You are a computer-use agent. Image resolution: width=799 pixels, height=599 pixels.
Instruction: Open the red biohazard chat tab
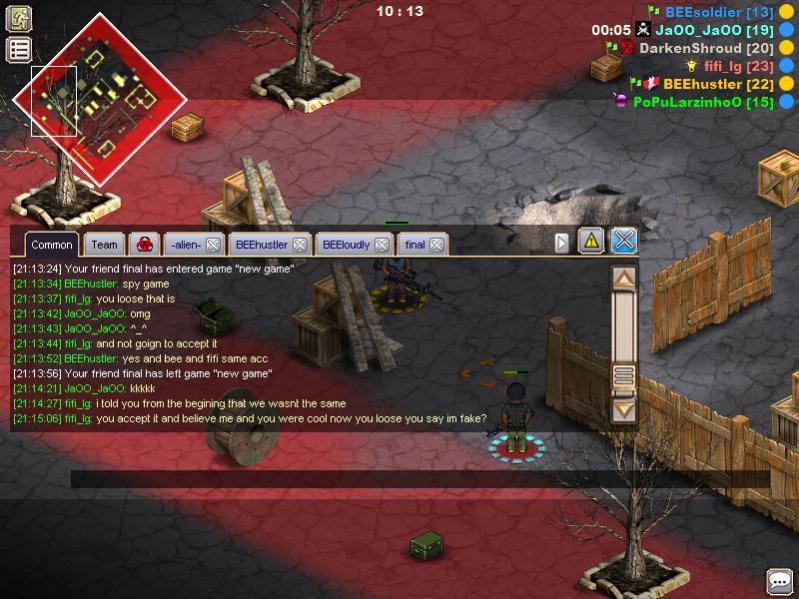pyautogui.click(x=142, y=244)
